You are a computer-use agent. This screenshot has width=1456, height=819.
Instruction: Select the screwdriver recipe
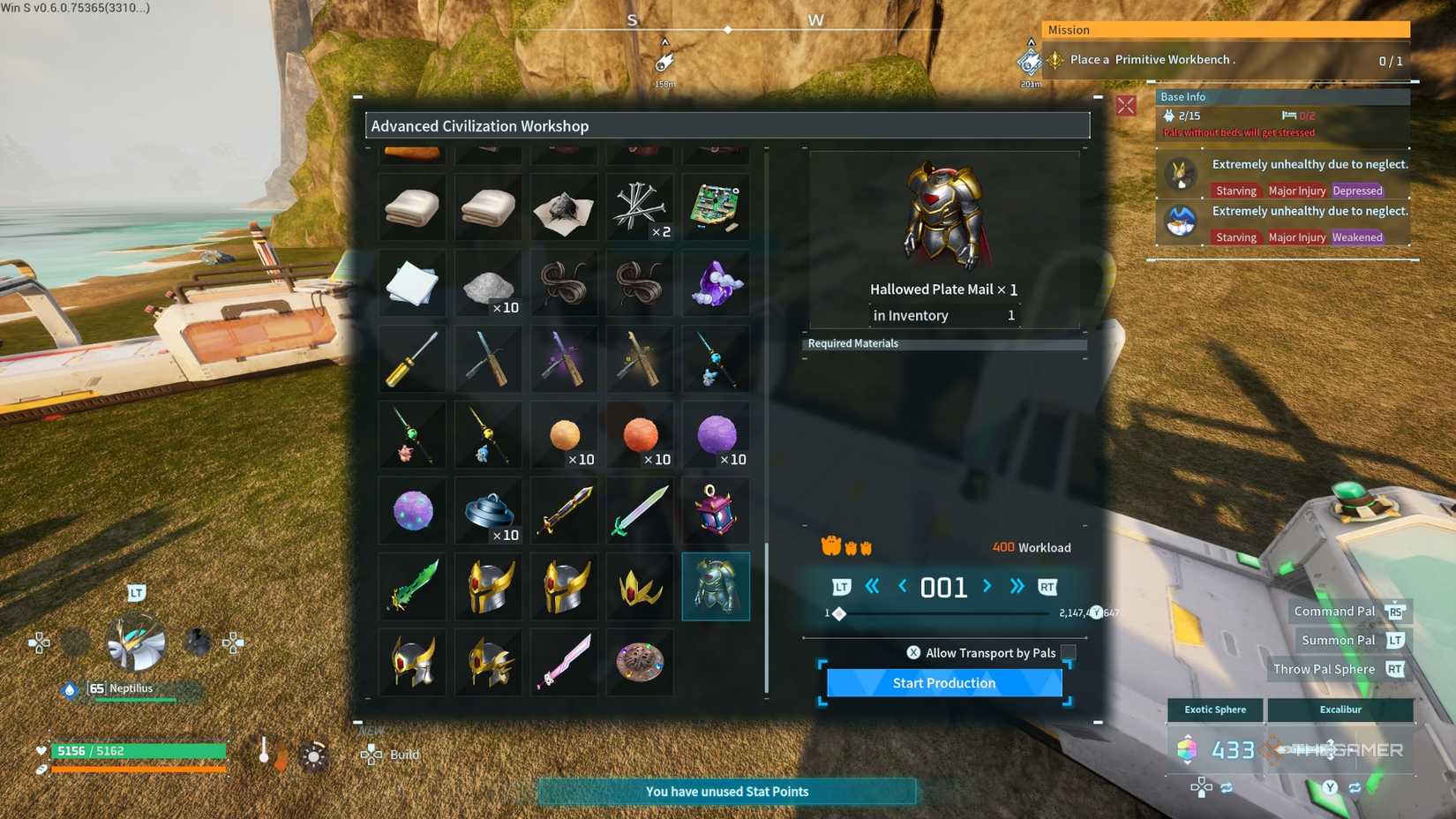[411, 358]
